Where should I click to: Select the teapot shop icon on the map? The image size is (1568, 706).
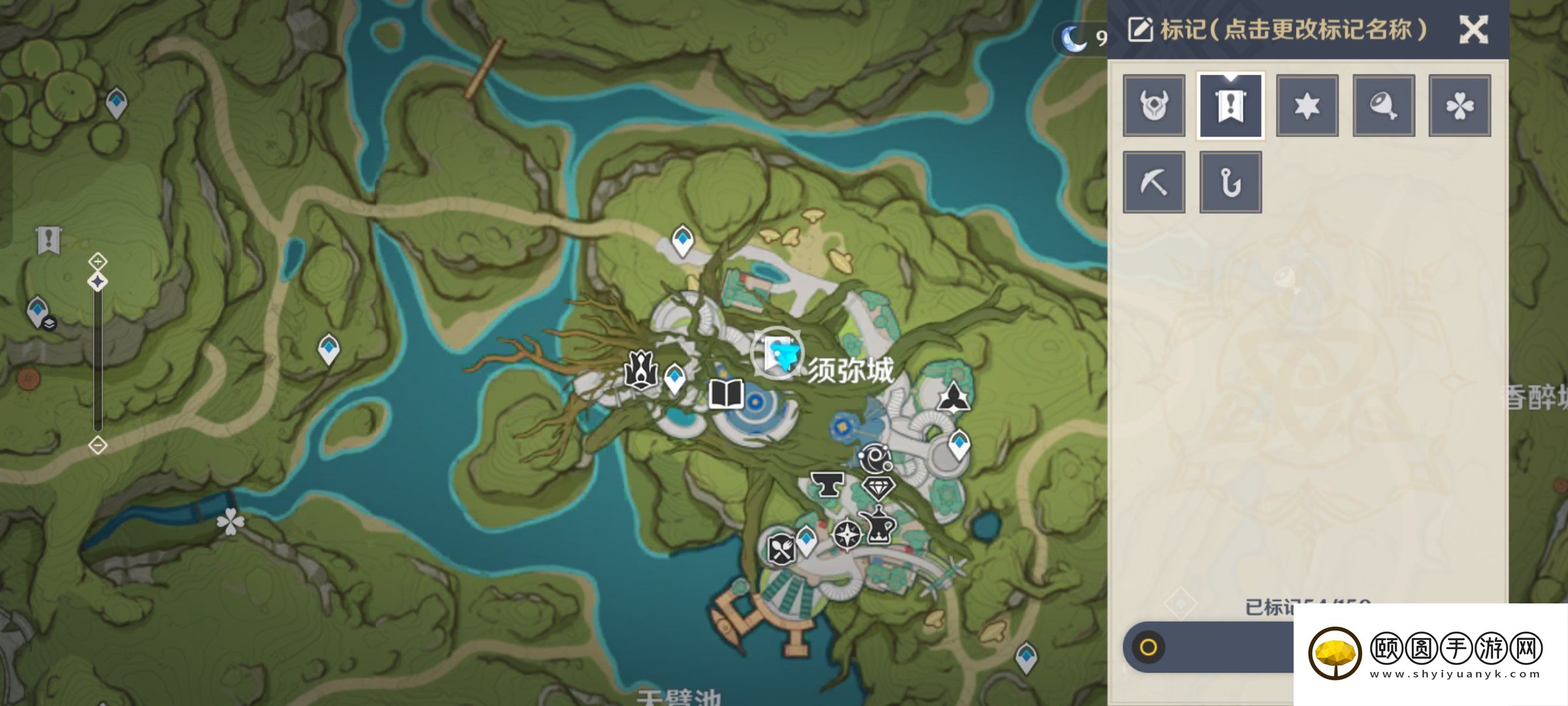pos(879,526)
